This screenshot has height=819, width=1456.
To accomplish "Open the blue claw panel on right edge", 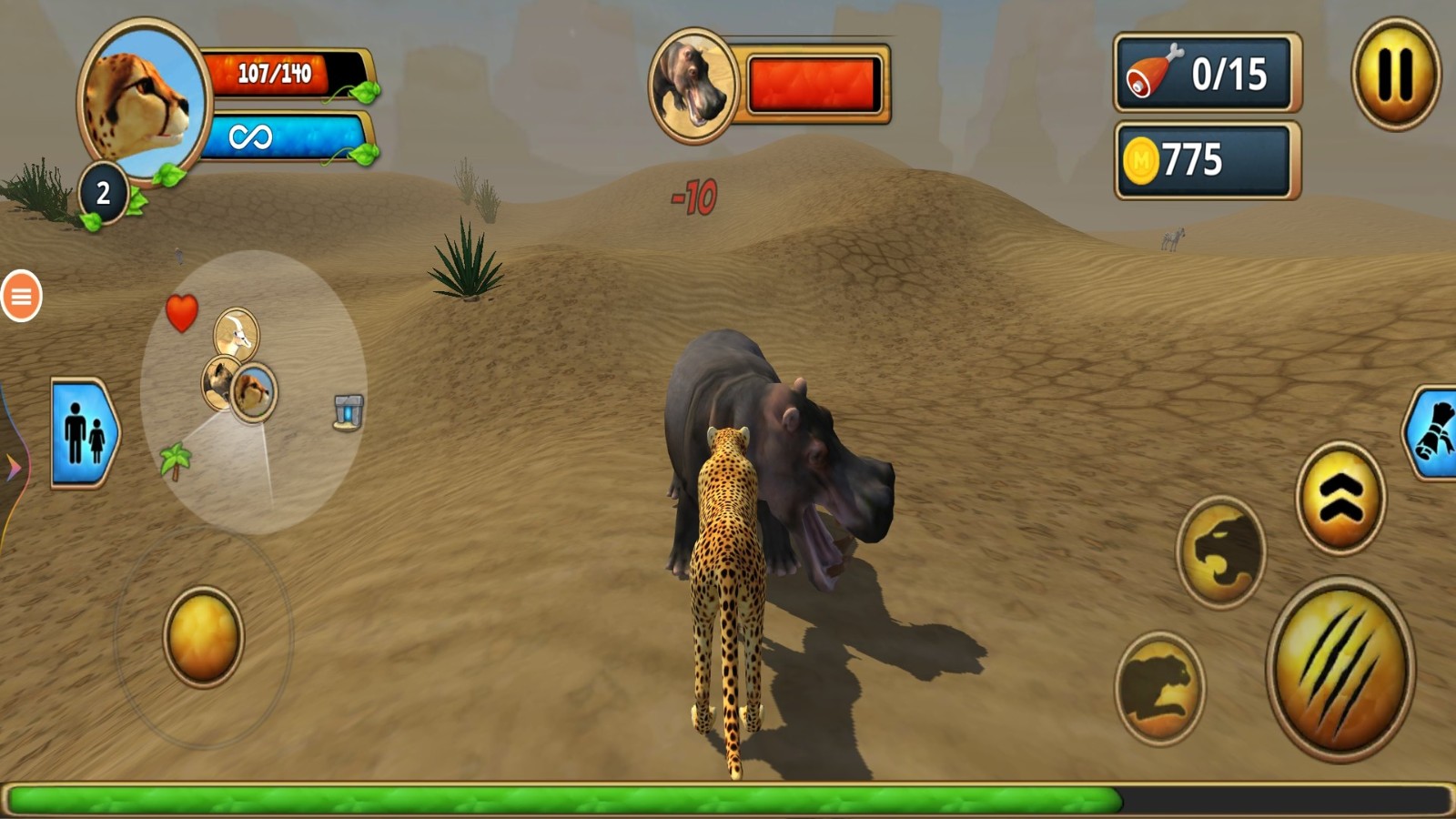I will (x=1434, y=433).
